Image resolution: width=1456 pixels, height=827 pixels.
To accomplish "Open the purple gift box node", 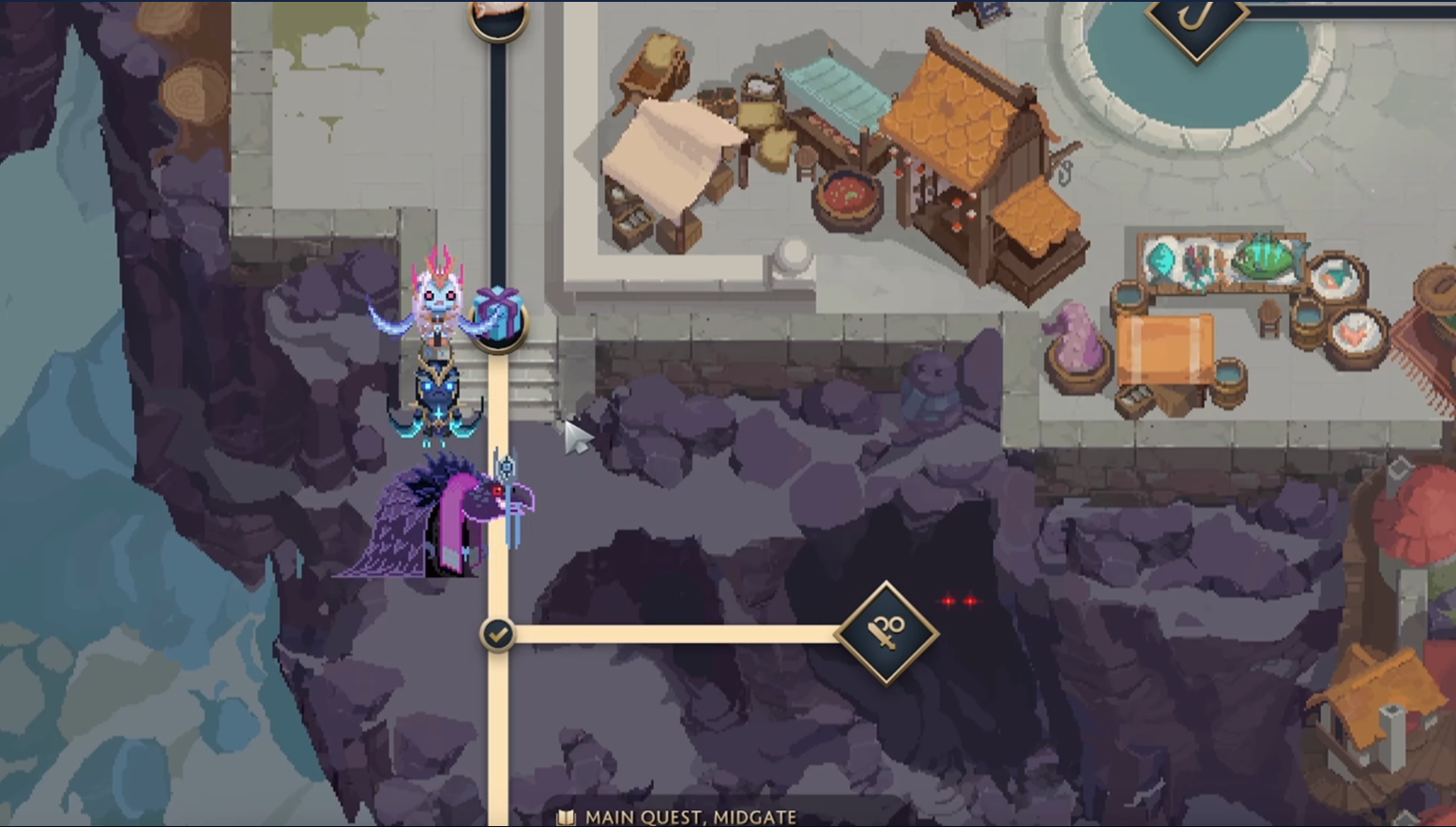I will click(498, 315).
